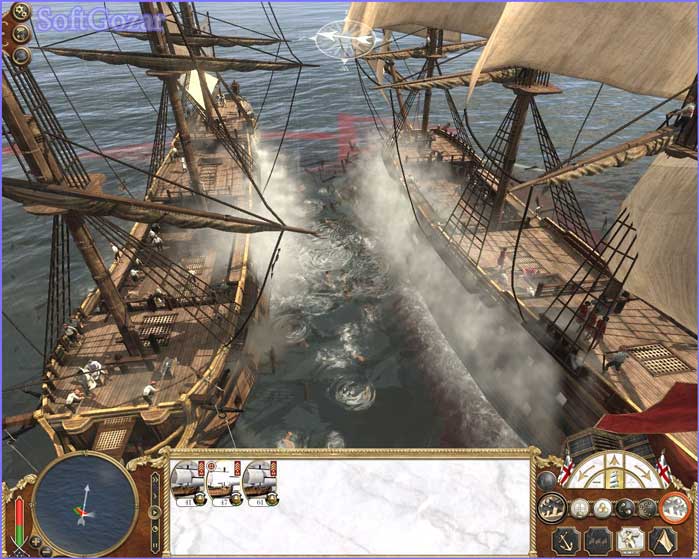The image size is (699, 559).
Task: Select the ship card numbered 61
Action: (259, 482)
